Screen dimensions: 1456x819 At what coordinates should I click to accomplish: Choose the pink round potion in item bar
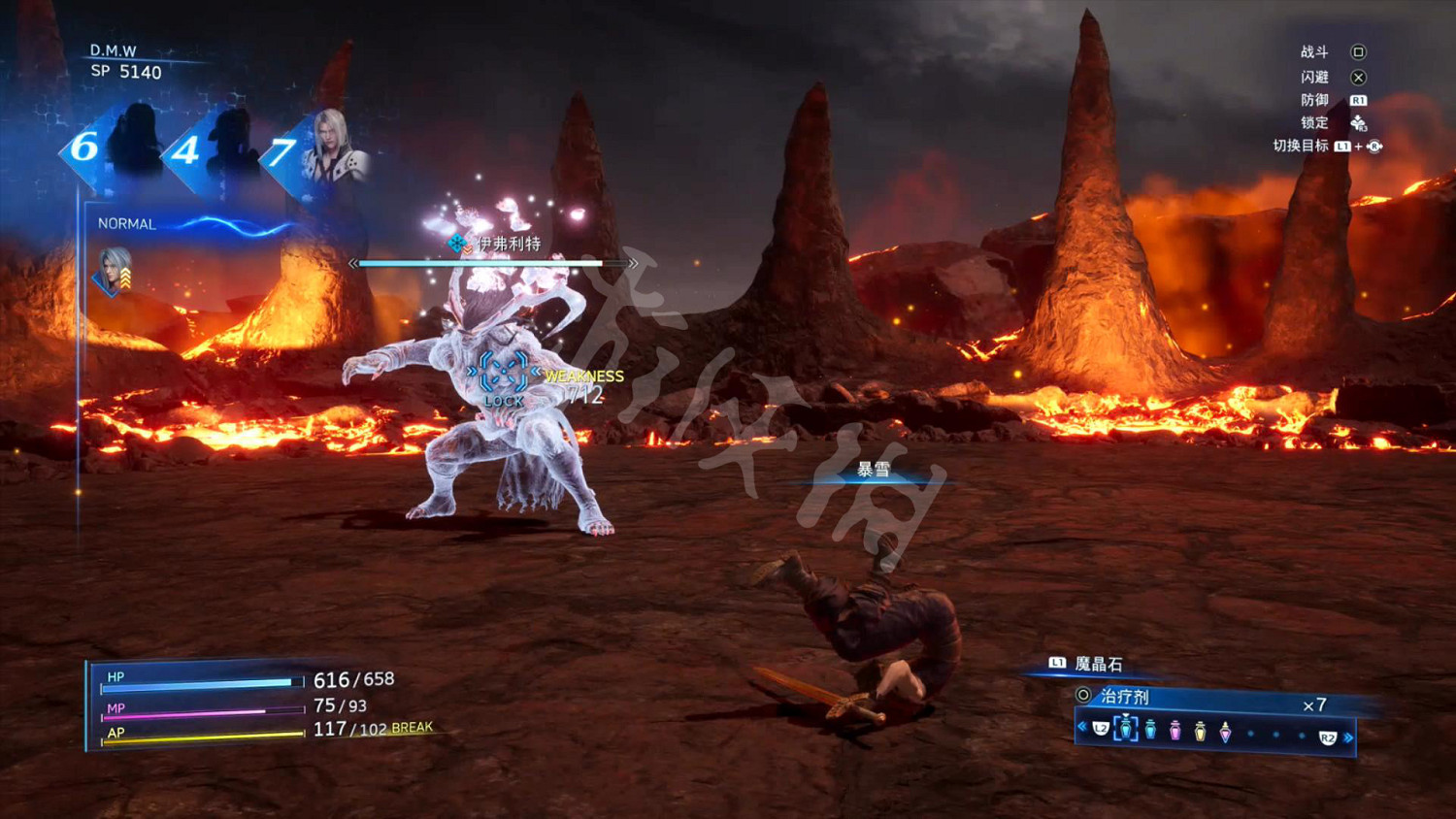pyautogui.click(x=1175, y=731)
